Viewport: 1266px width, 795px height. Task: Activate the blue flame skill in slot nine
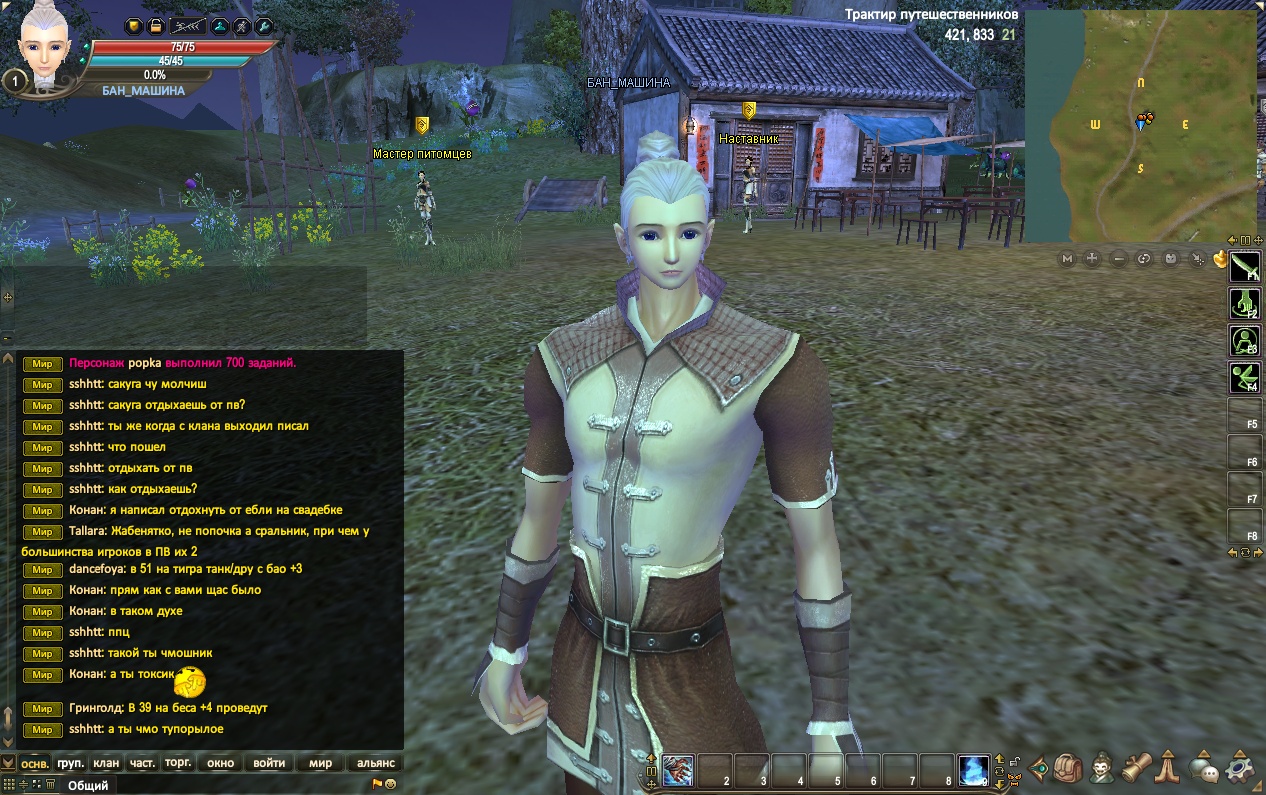(x=974, y=771)
